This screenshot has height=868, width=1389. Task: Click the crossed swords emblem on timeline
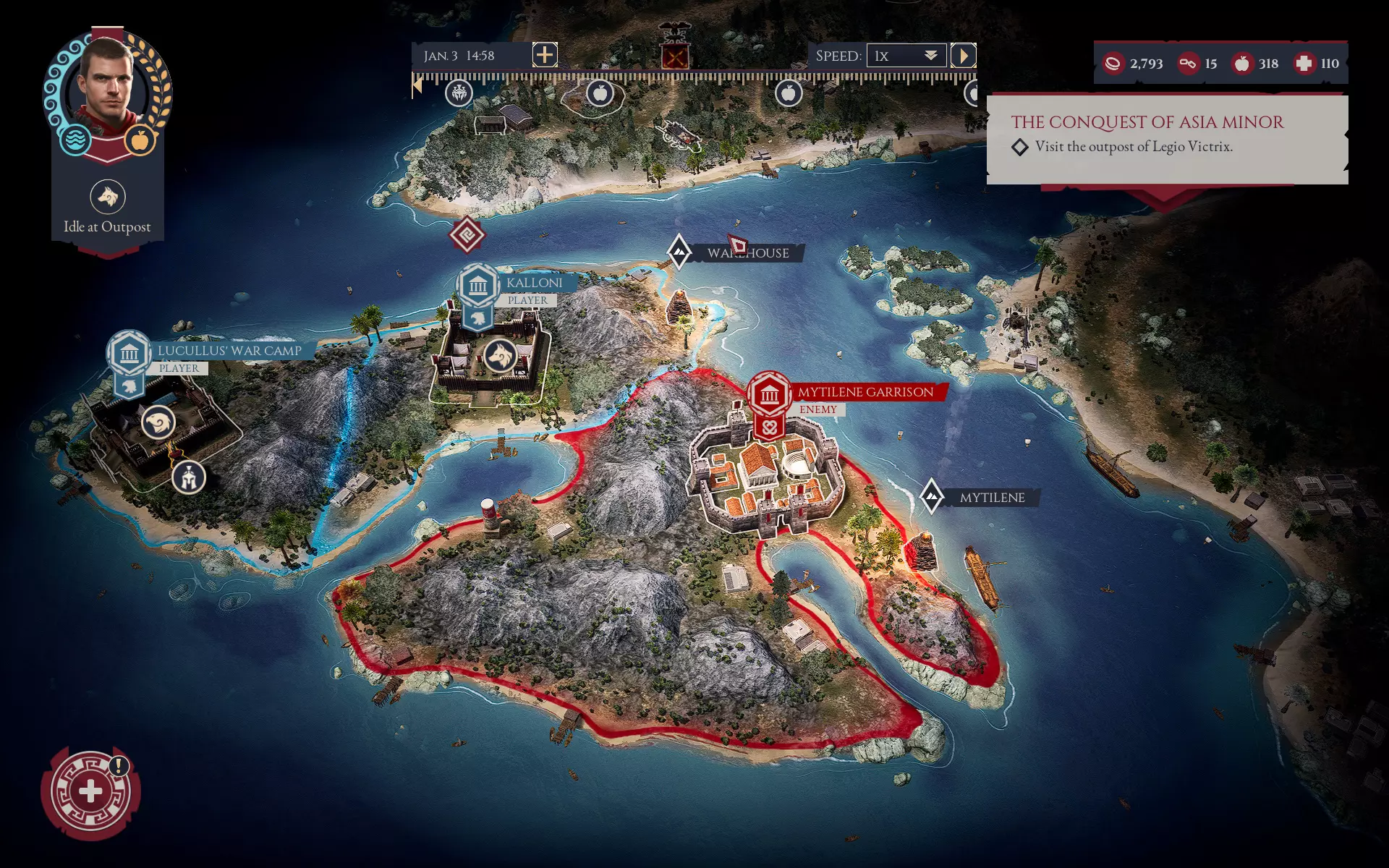pyautogui.click(x=674, y=56)
